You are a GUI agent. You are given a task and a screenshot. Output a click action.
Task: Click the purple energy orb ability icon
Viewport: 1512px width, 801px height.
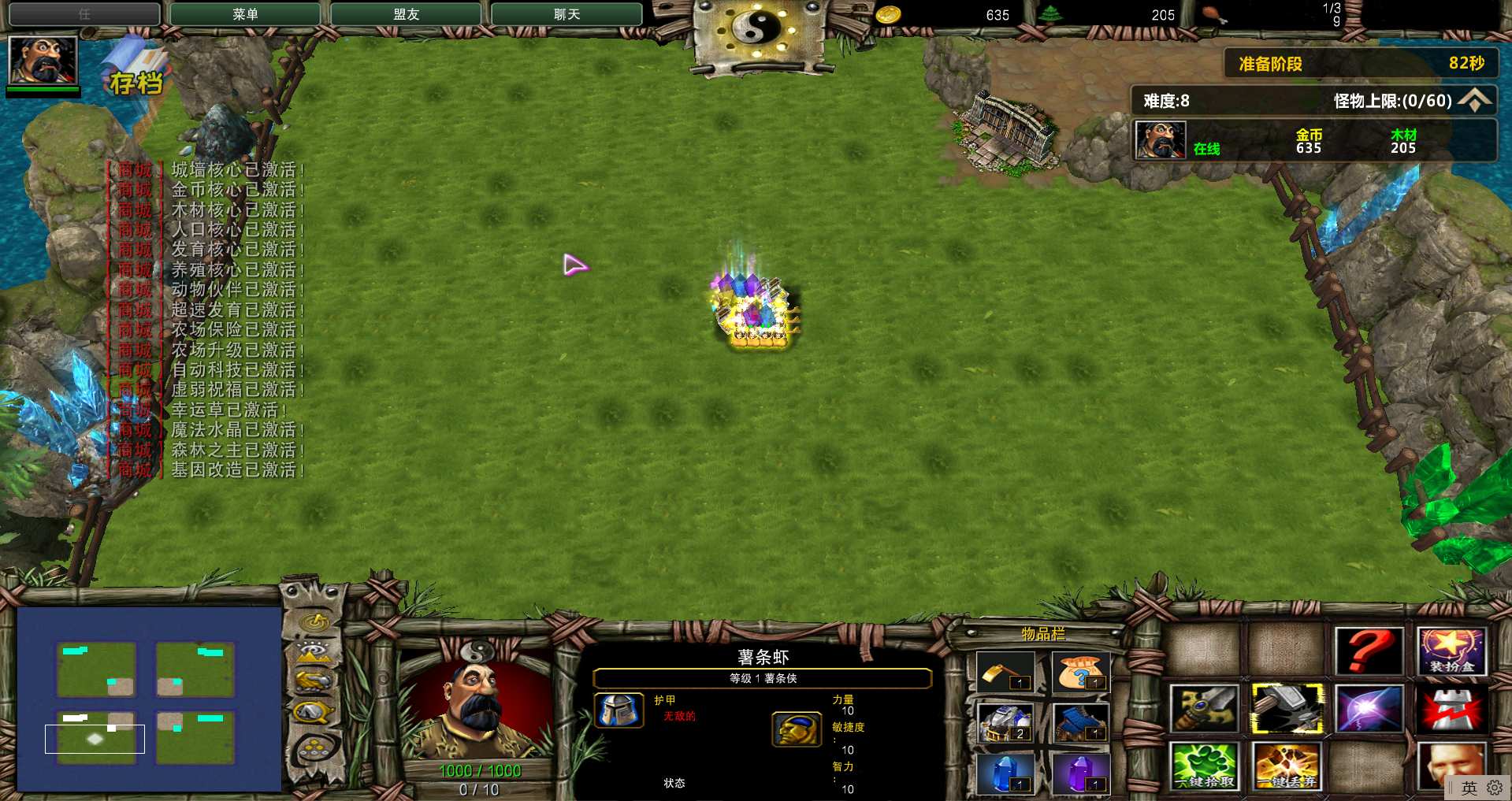1369,708
